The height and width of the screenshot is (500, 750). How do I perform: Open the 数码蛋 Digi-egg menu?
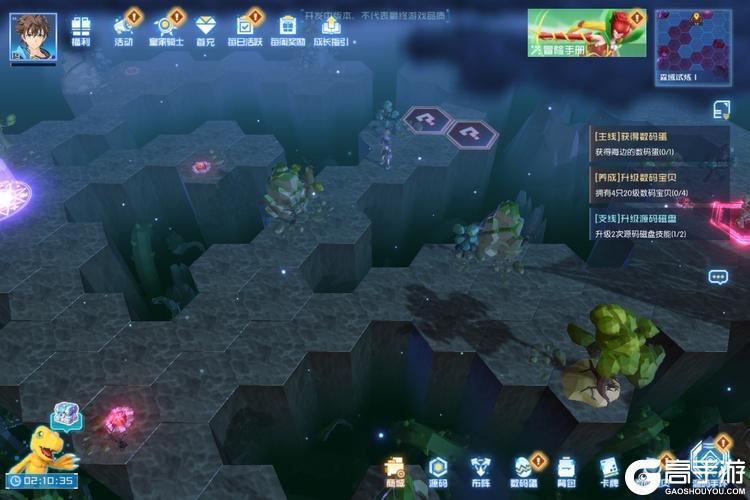coord(525,470)
